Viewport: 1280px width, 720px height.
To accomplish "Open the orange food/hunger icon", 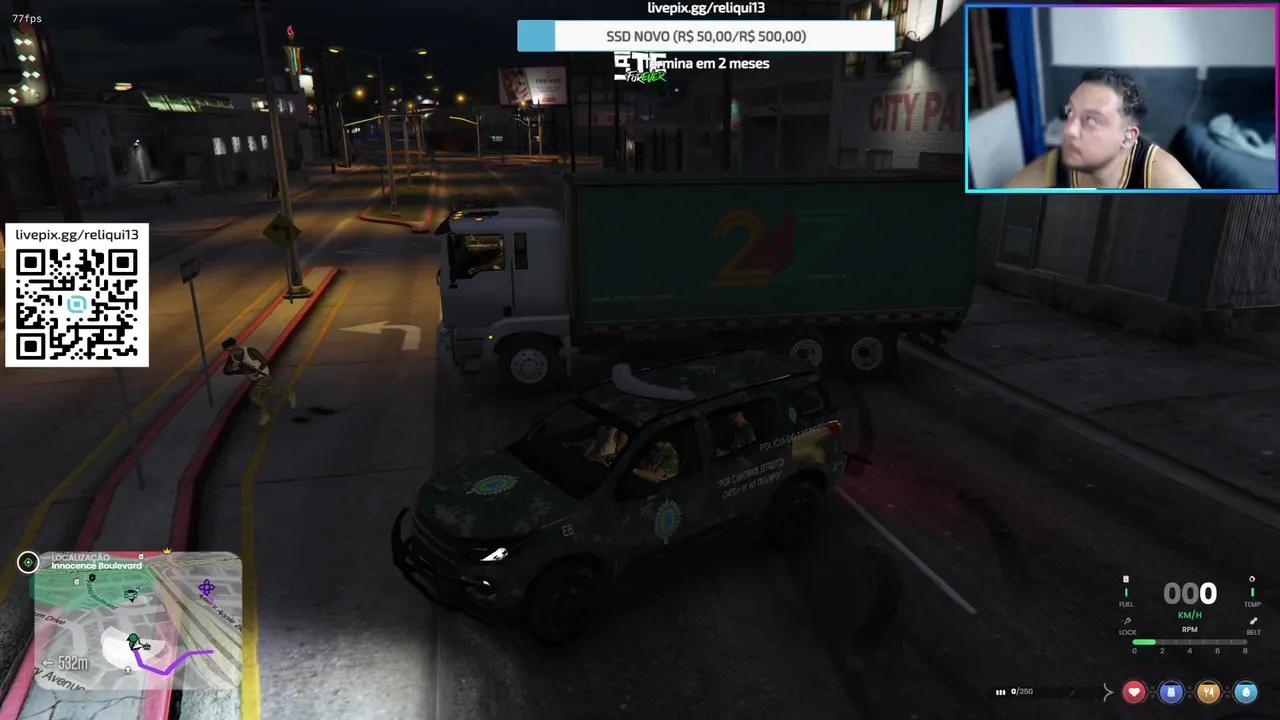I will point(1209,692).
